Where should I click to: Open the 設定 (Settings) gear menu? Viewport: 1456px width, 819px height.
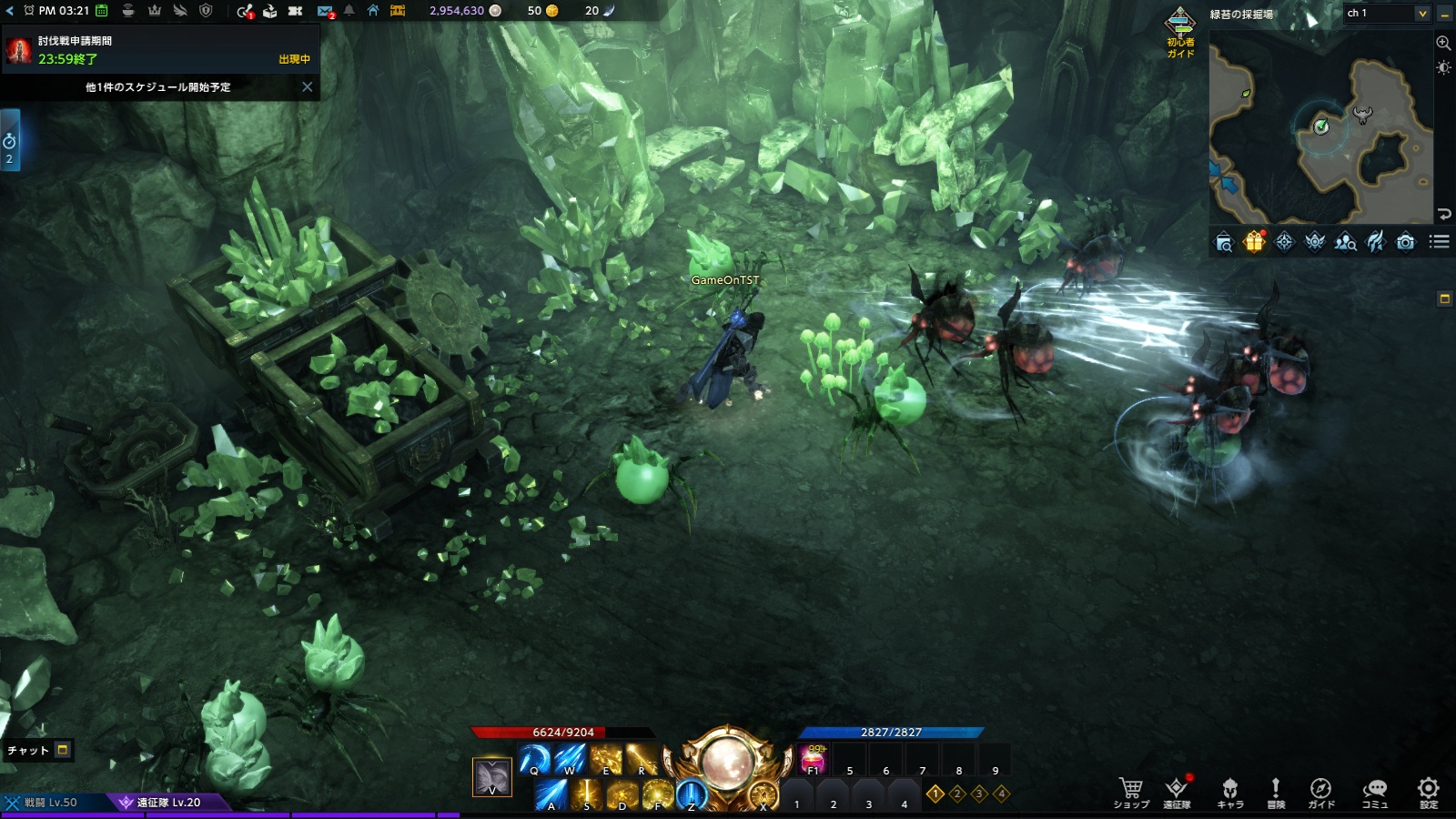(x=1429, y=792)
